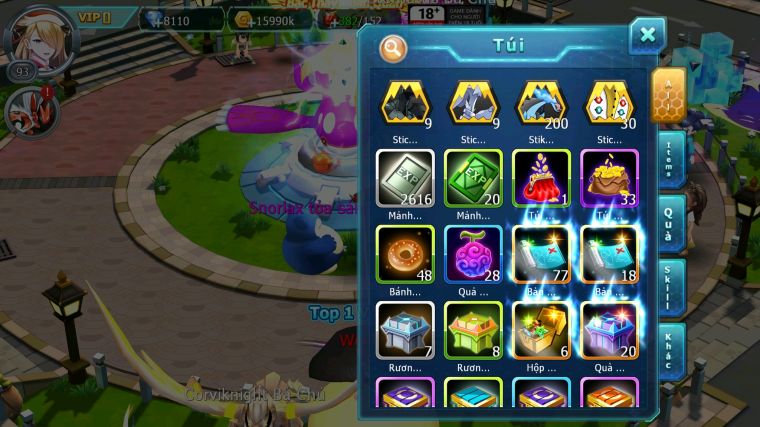760x427 pixels.
Task: Select the treasure map stack of 77
Action: [541, 254]
